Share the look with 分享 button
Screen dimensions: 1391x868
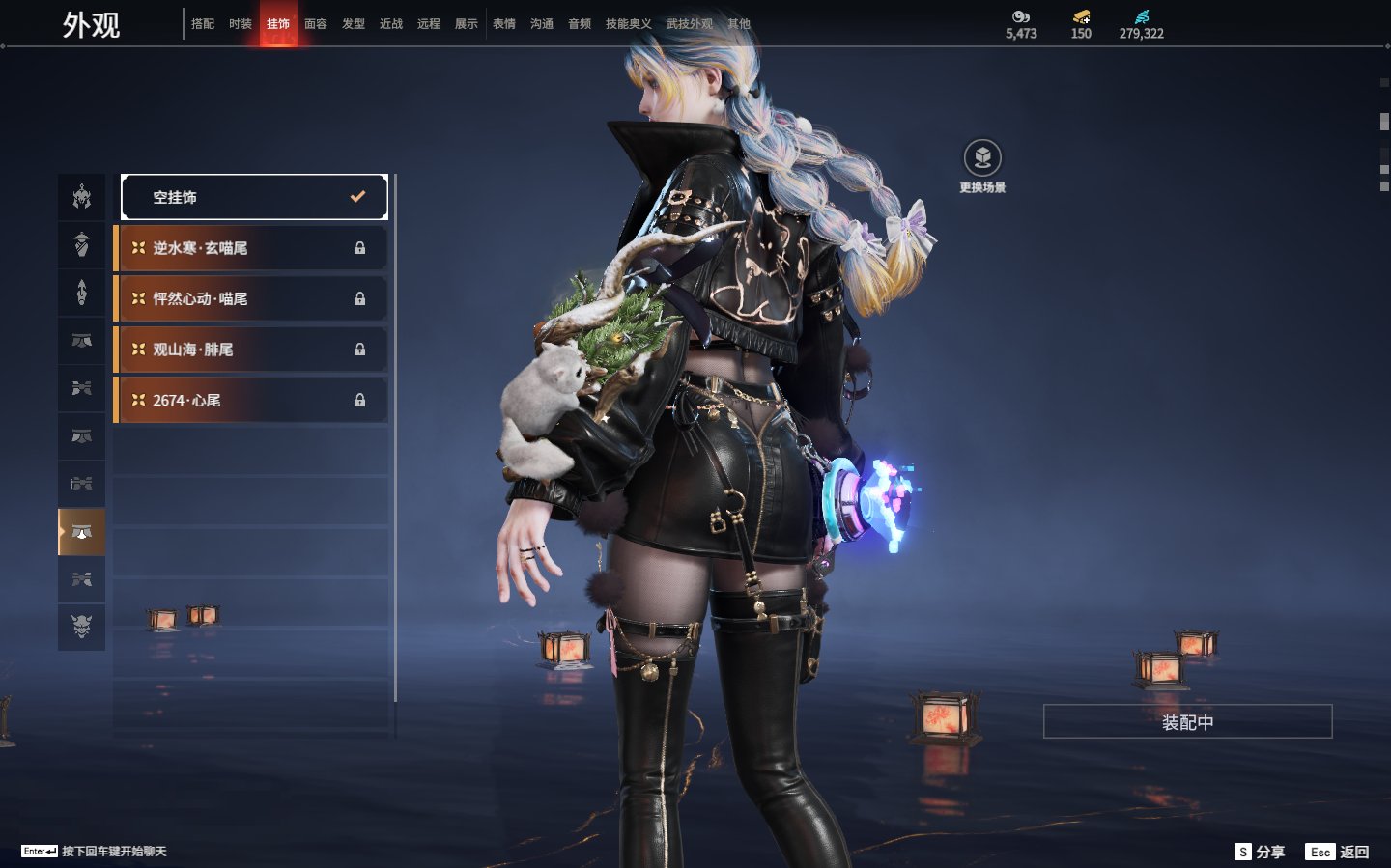1261,852
